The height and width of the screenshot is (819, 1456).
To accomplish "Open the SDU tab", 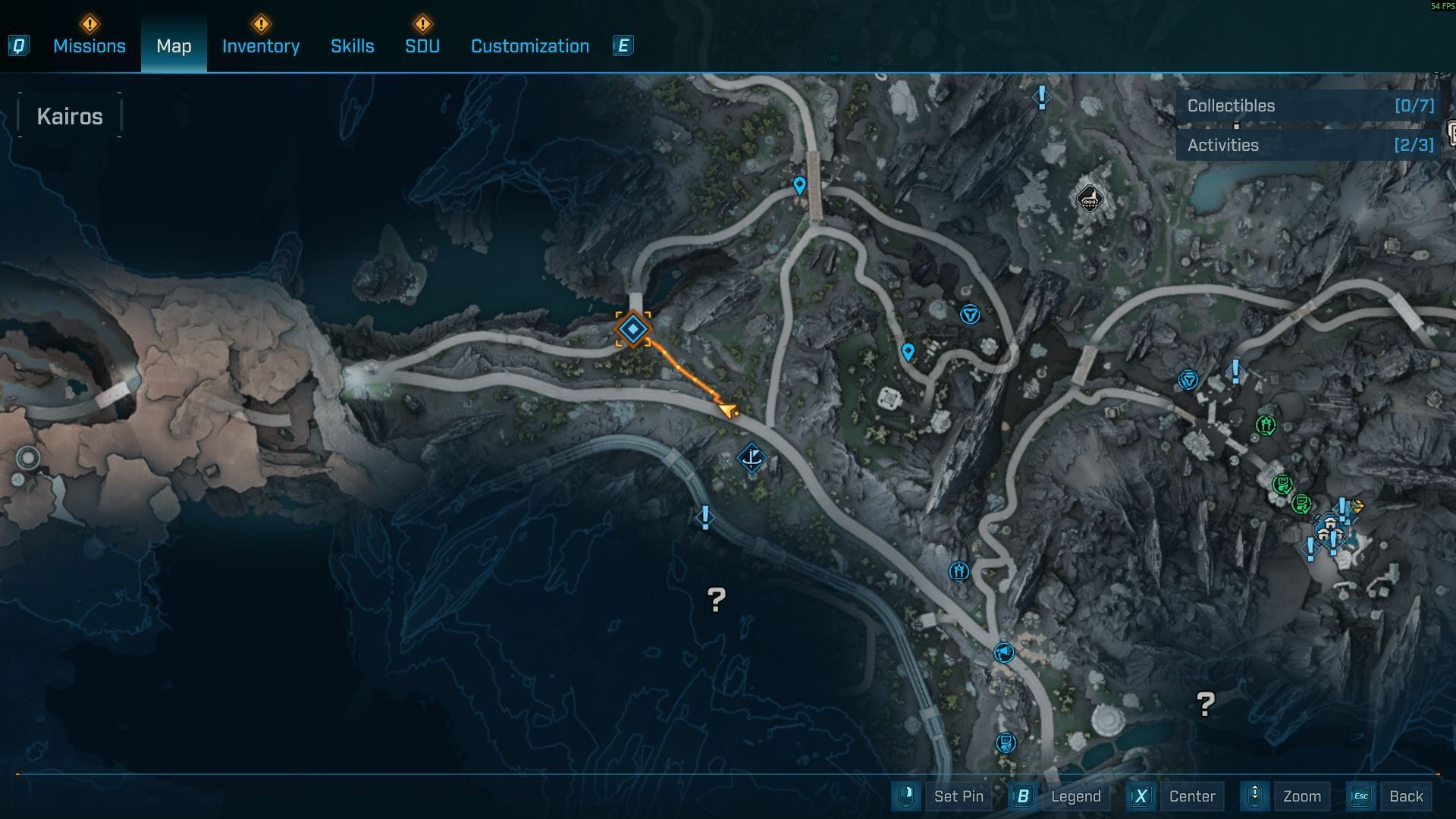I will [422, 46].
